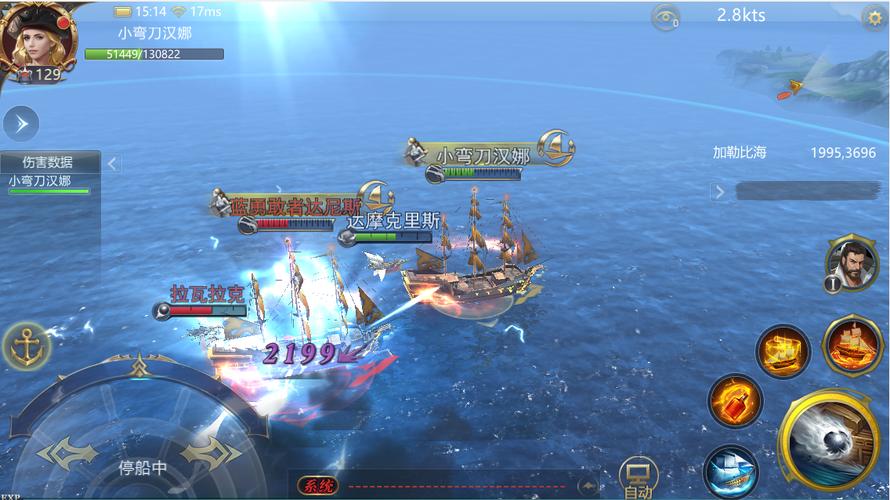The height and width of the screenshot is (500, 890).
Task: Expand the round arrow side menu
Action: [x=21, y=123]
